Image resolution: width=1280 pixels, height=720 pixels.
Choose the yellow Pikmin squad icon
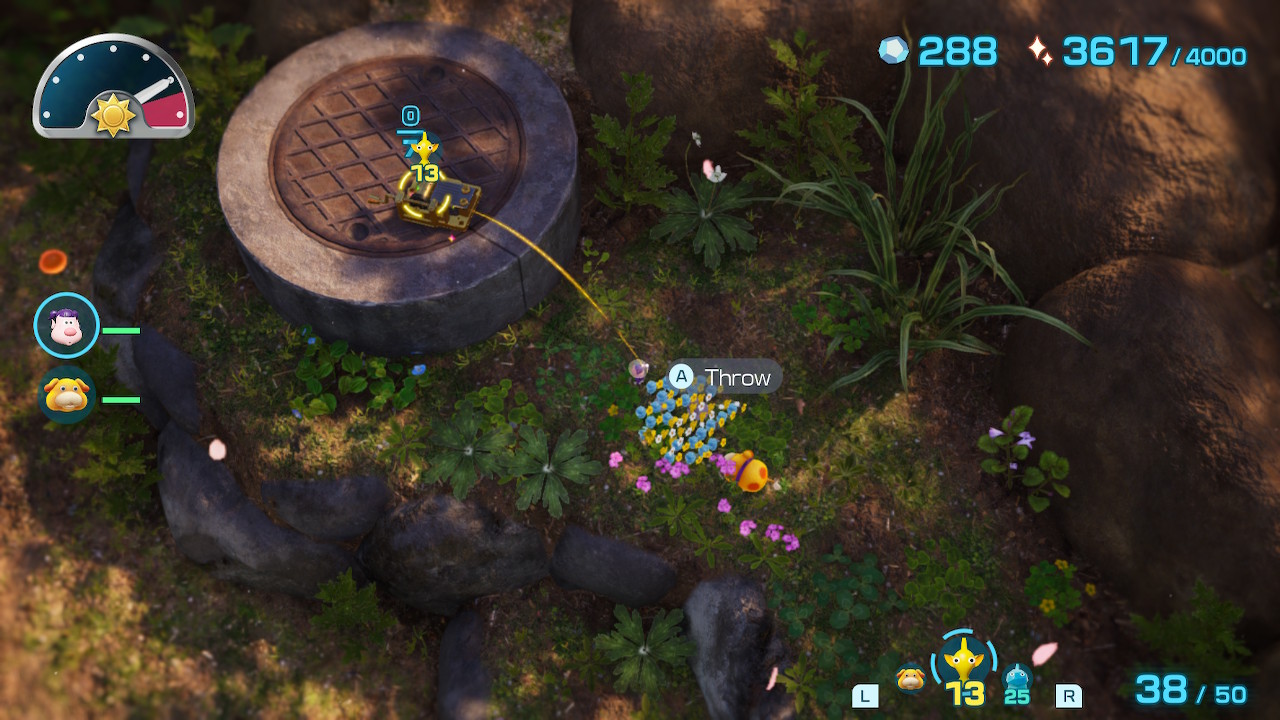(x=964, y=662)
